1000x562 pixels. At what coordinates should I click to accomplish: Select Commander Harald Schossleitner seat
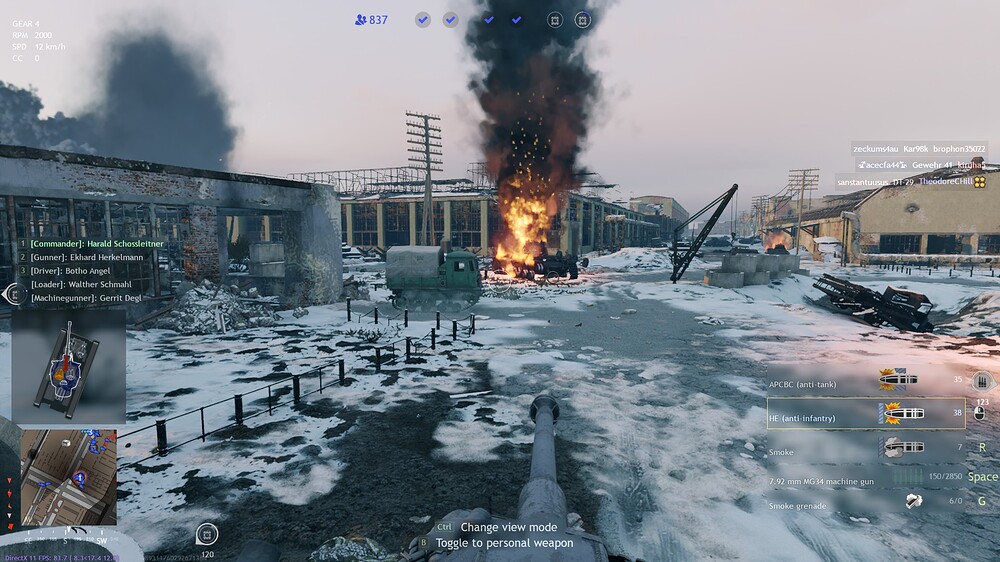96,243
